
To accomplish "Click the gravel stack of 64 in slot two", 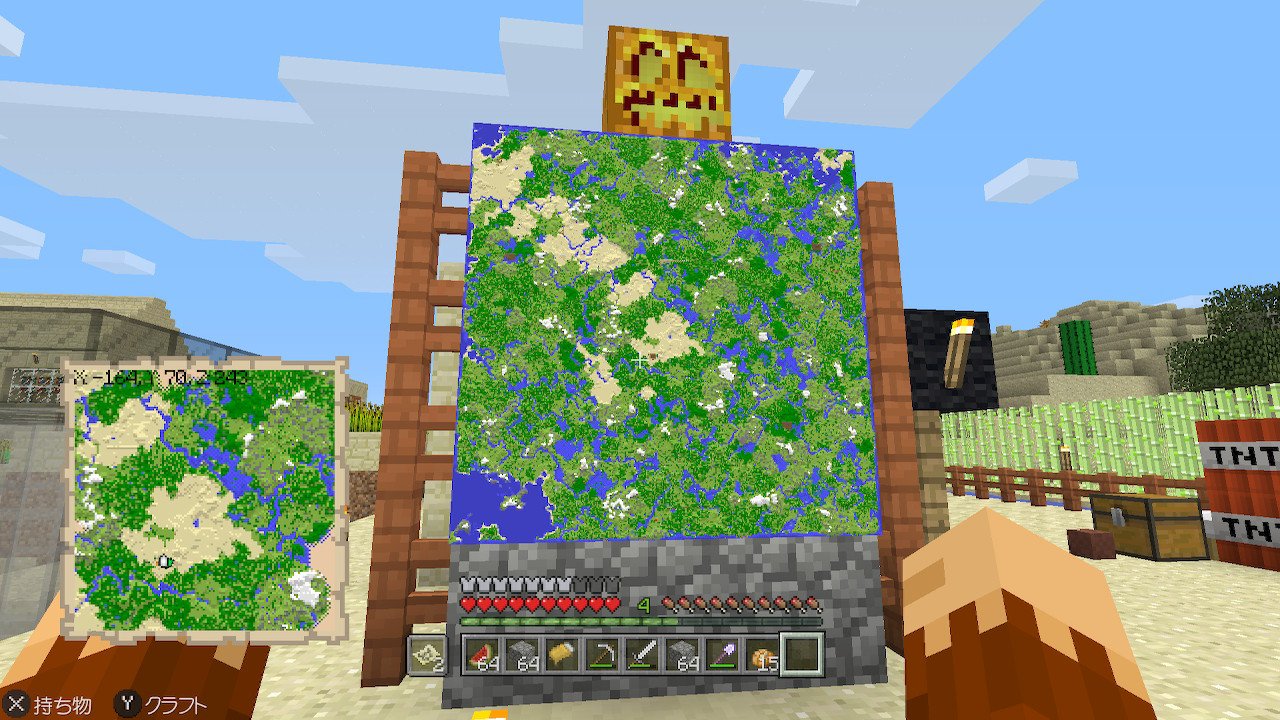I will point(524,654).
